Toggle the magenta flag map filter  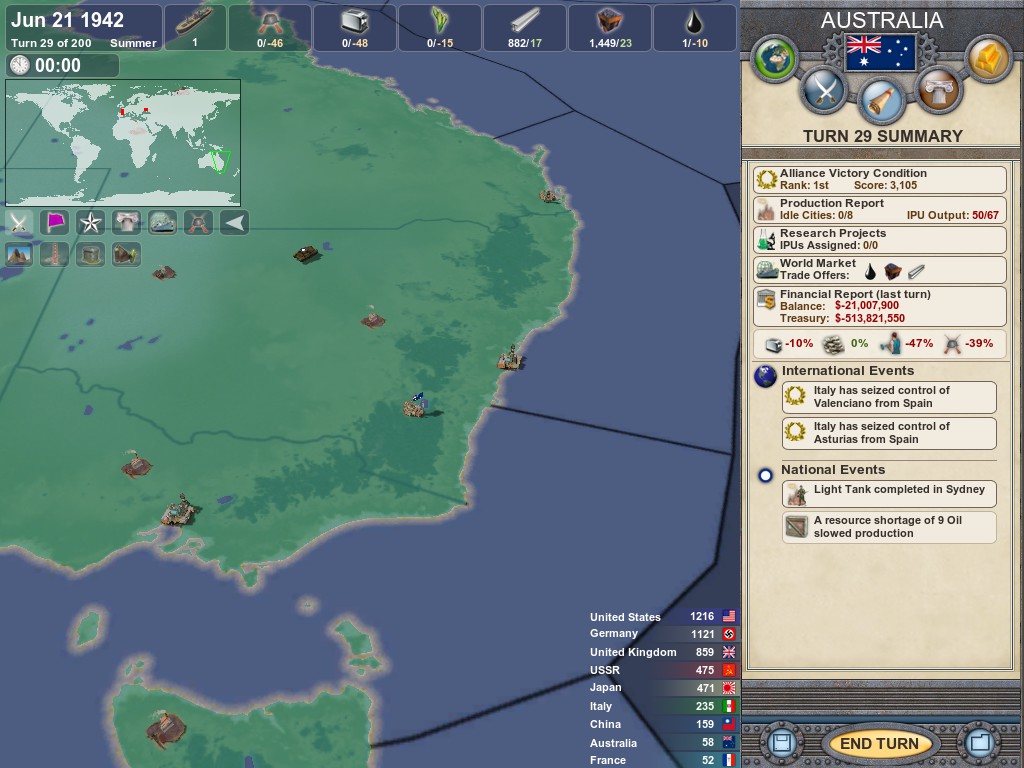click(55, 222)
